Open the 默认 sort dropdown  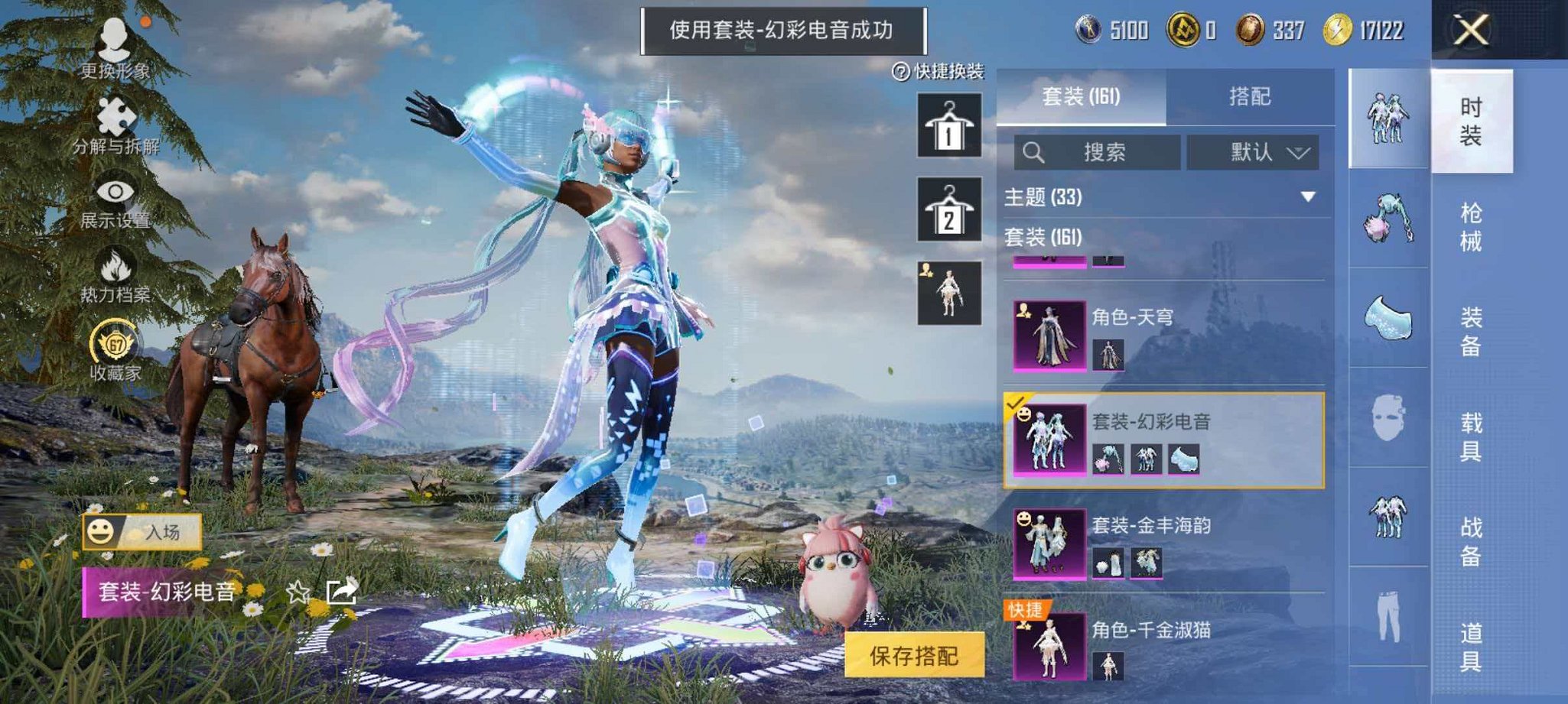[1254, 150]
